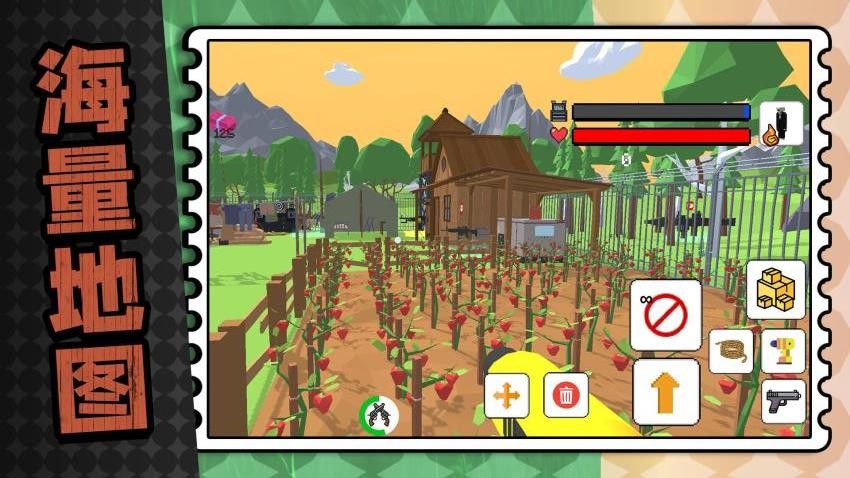Screen dimensions: 850x478
Task: Open the fire character icon beside the bars
Action: point(780,124)
